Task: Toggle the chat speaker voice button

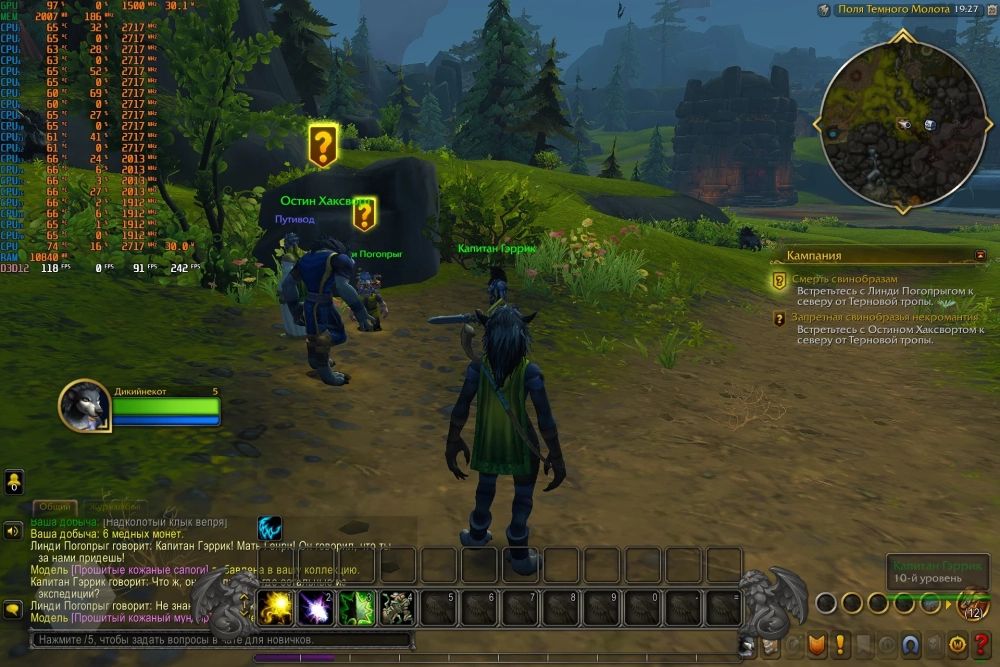Action: pos(13,532)
